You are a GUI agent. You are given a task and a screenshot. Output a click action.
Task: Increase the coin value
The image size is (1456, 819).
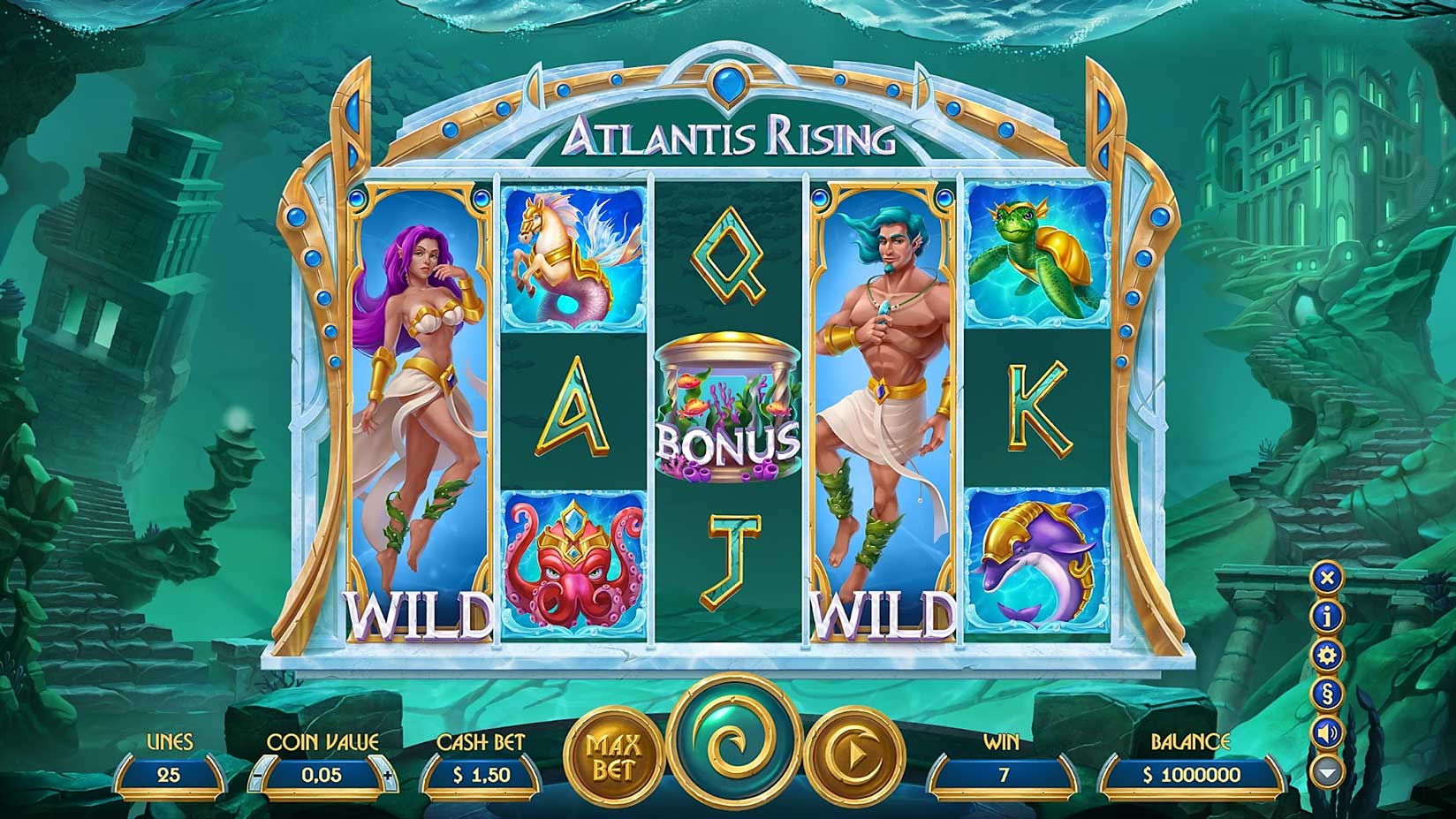[x=390, y=776]
